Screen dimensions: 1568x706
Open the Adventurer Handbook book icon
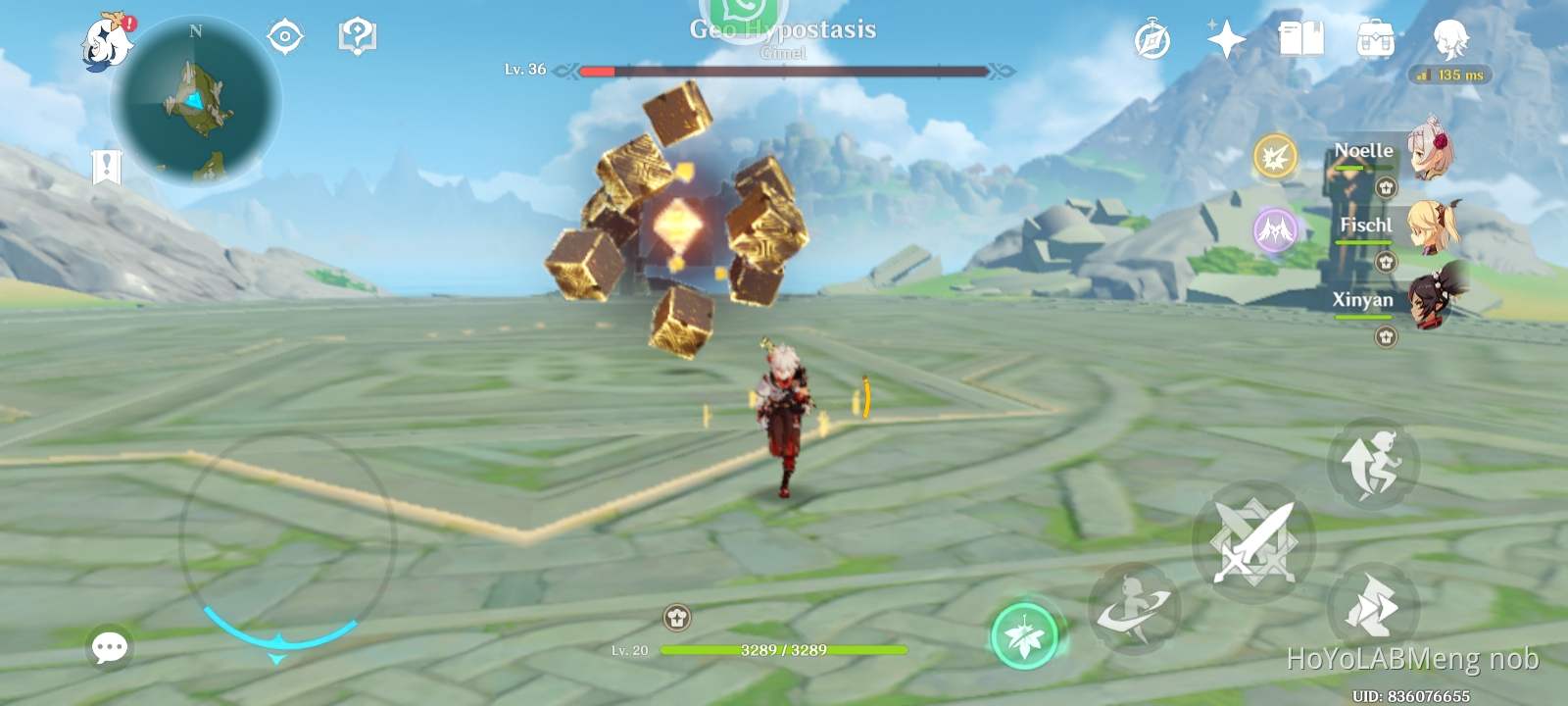point(1302,35)
